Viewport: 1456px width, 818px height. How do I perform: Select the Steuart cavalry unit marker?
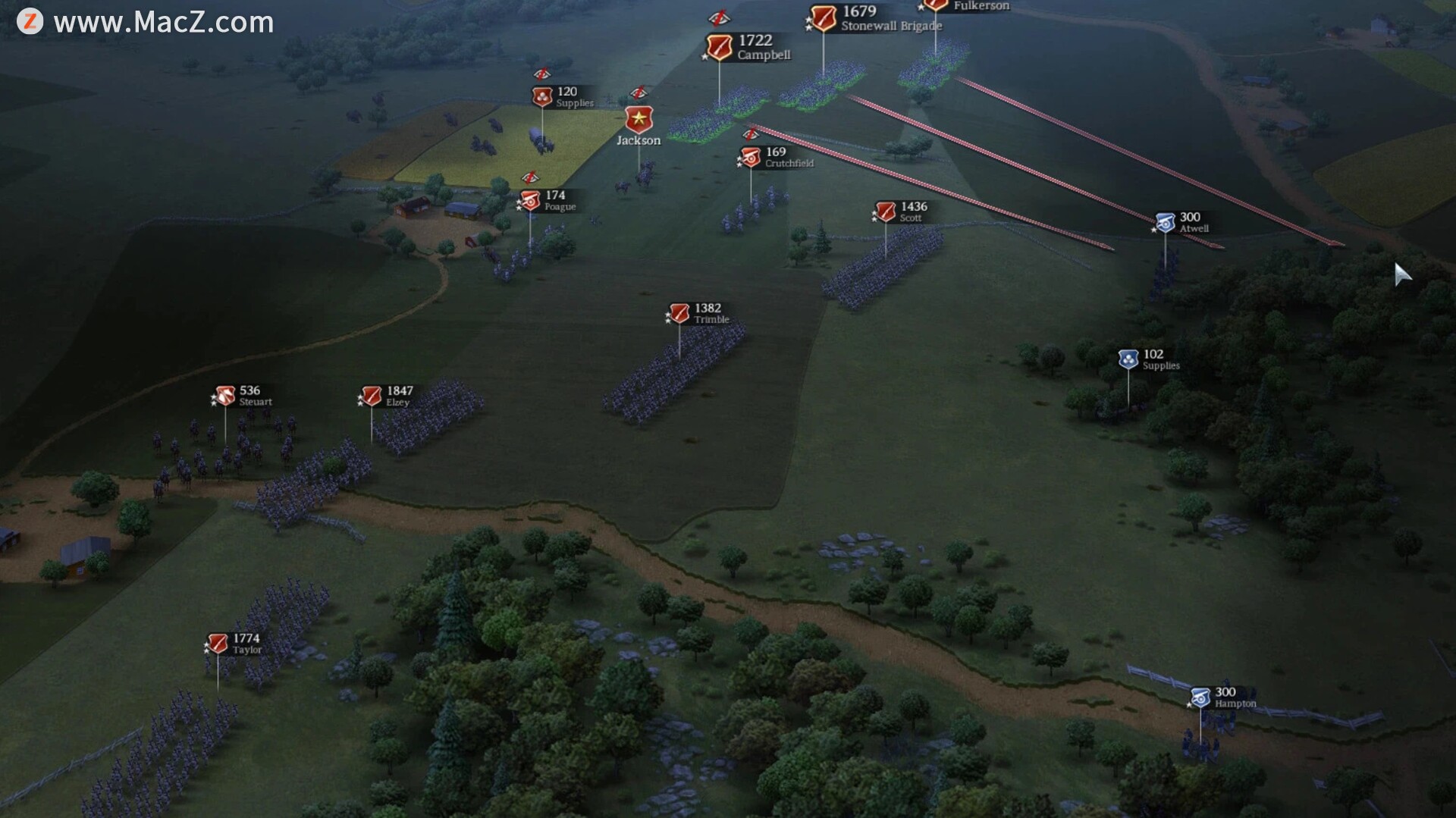225,396
